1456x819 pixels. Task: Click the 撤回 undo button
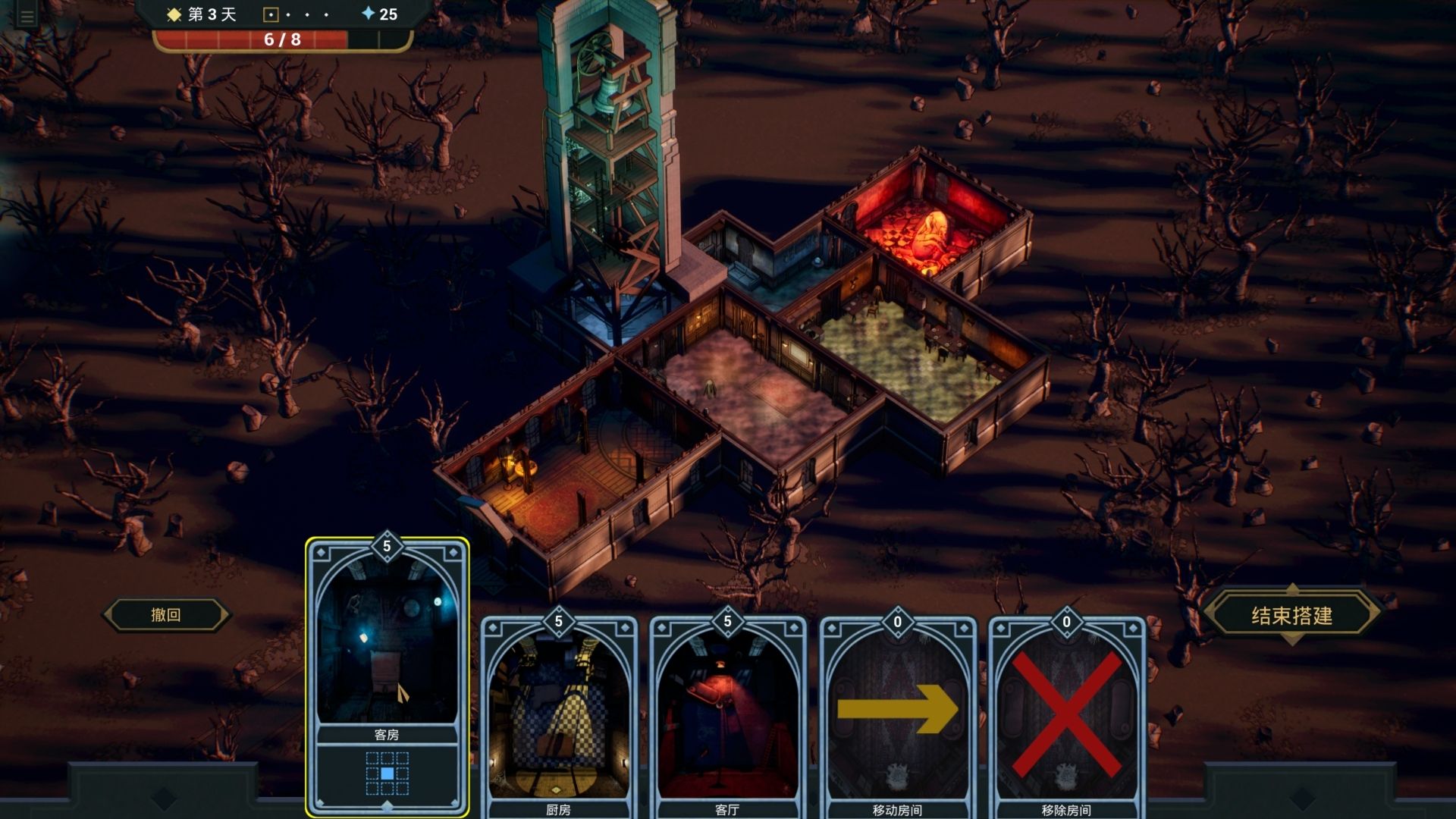166,615
